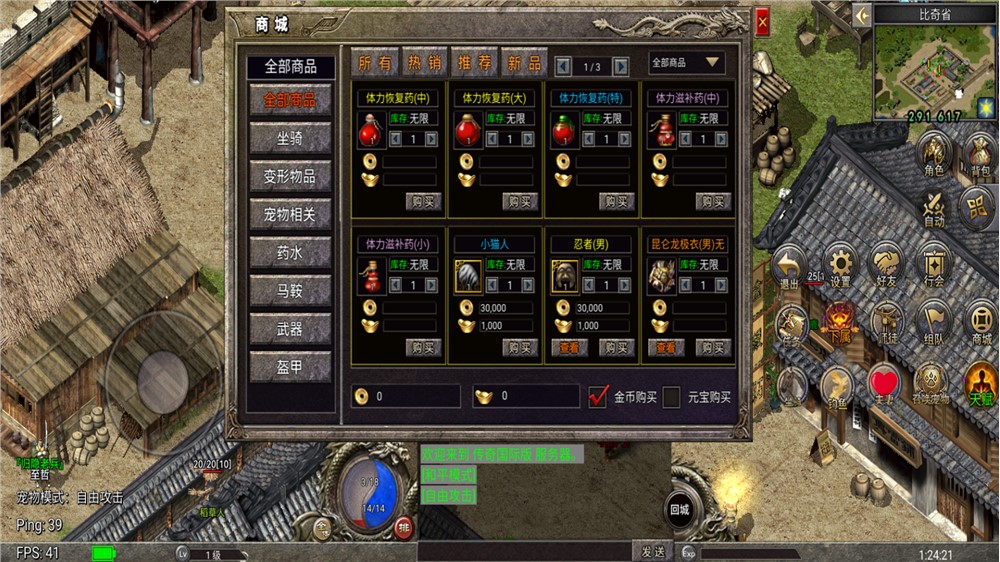Open the 设置 settings gear icon
Viewport: 1000px width, 562px height.
point(840,264)
